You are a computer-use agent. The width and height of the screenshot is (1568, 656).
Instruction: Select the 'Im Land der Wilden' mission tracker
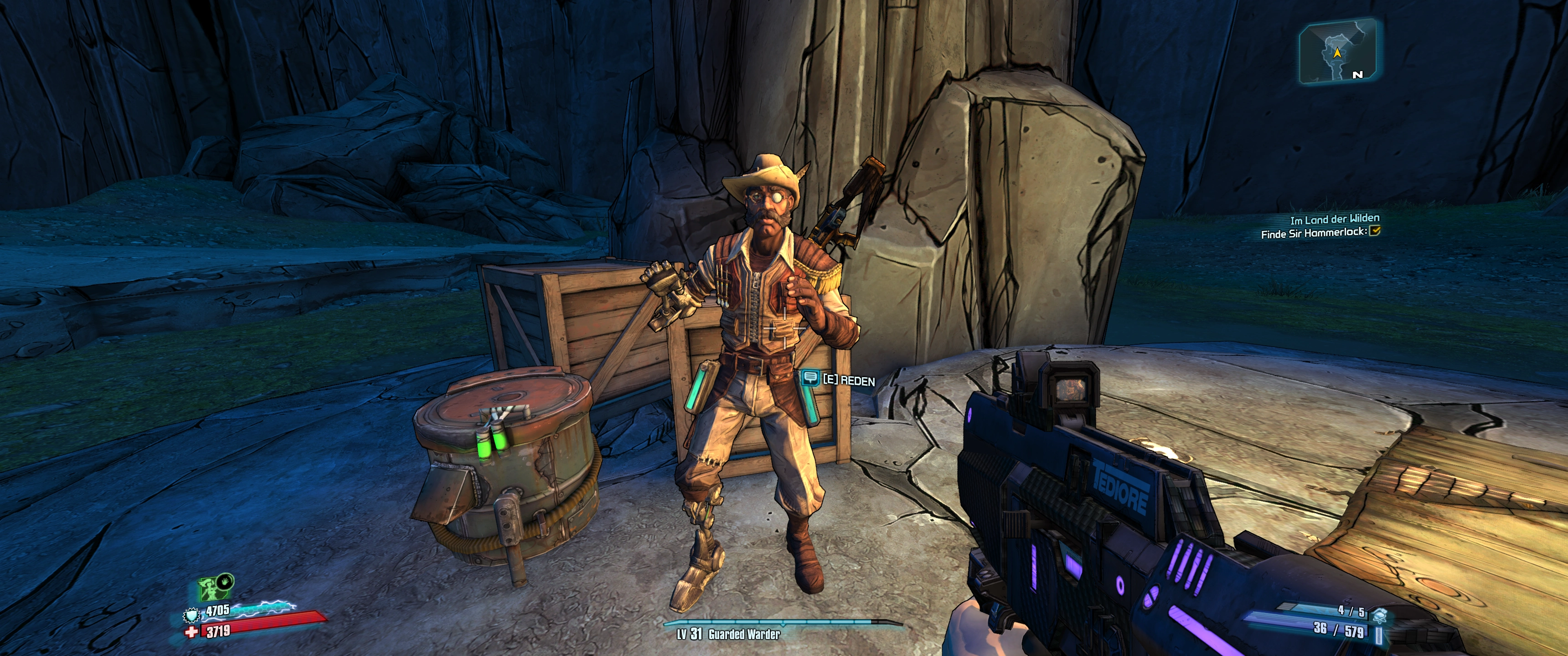click(1334, 219)
